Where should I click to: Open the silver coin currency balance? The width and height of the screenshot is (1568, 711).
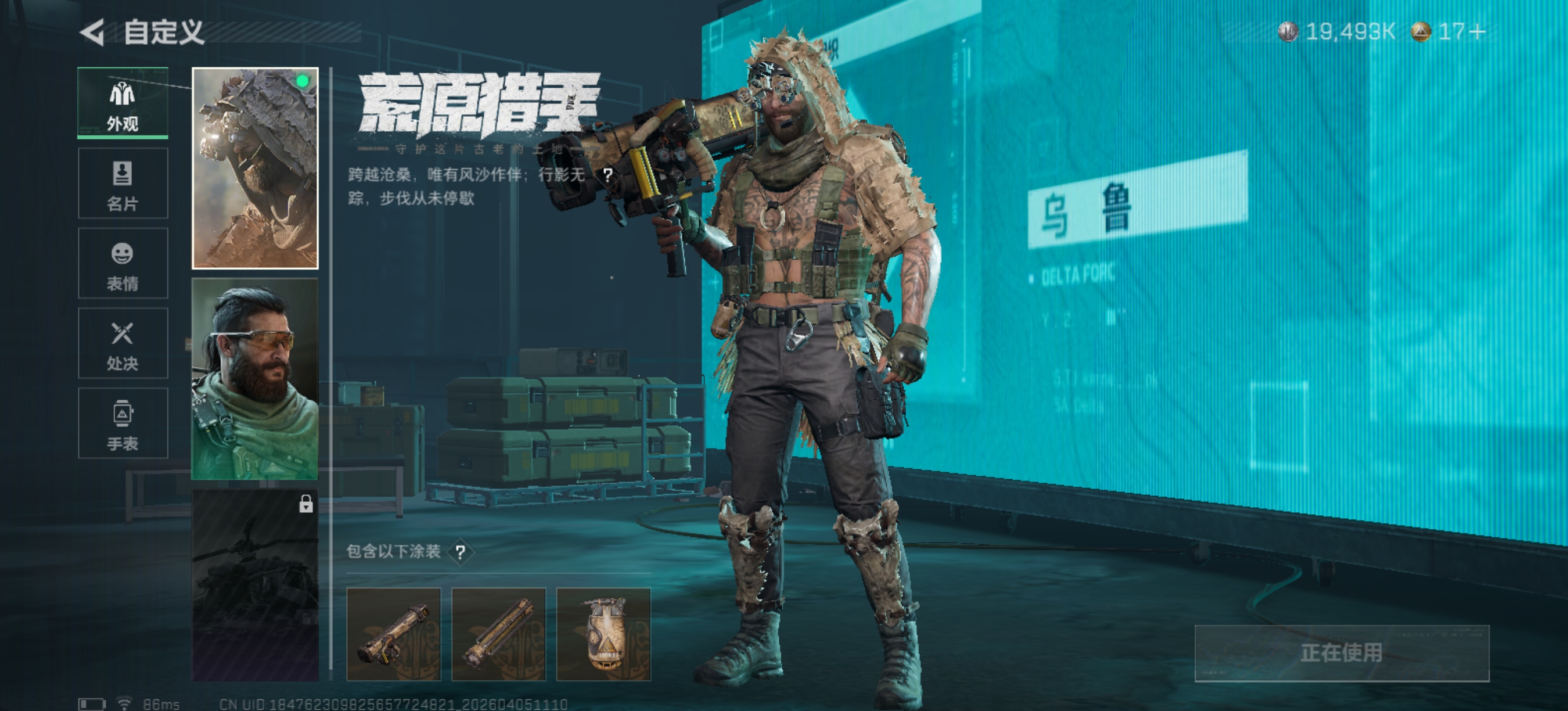point(1337,31)
